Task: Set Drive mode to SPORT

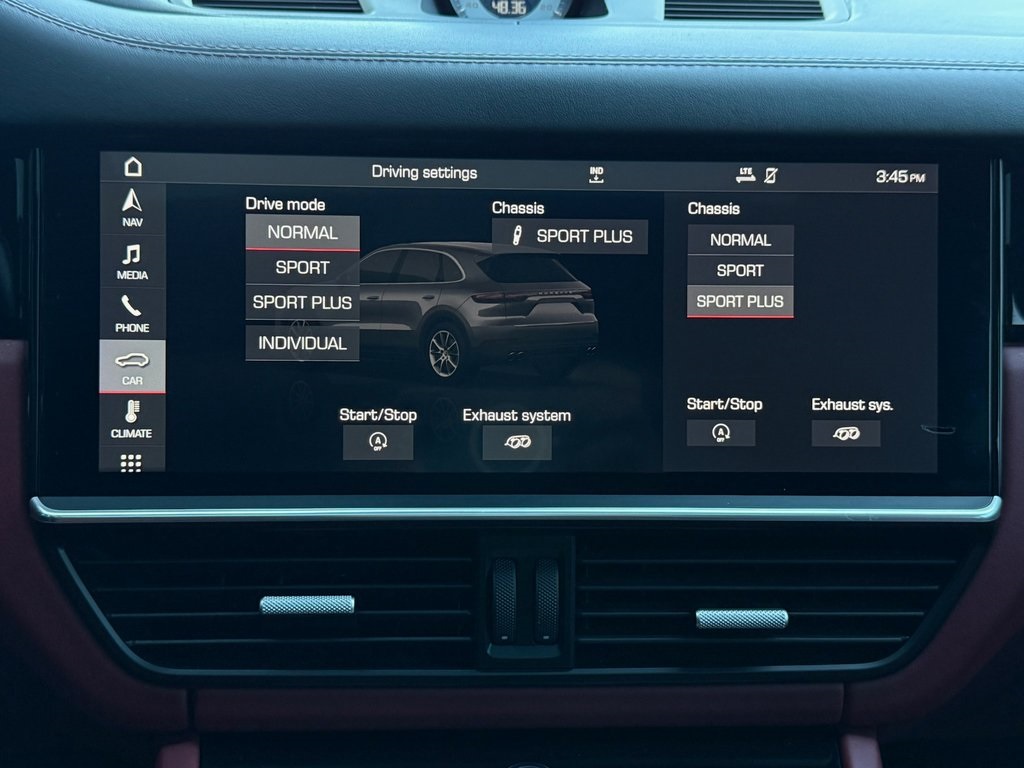Action: pyautogui.click(x=302, y=268)
